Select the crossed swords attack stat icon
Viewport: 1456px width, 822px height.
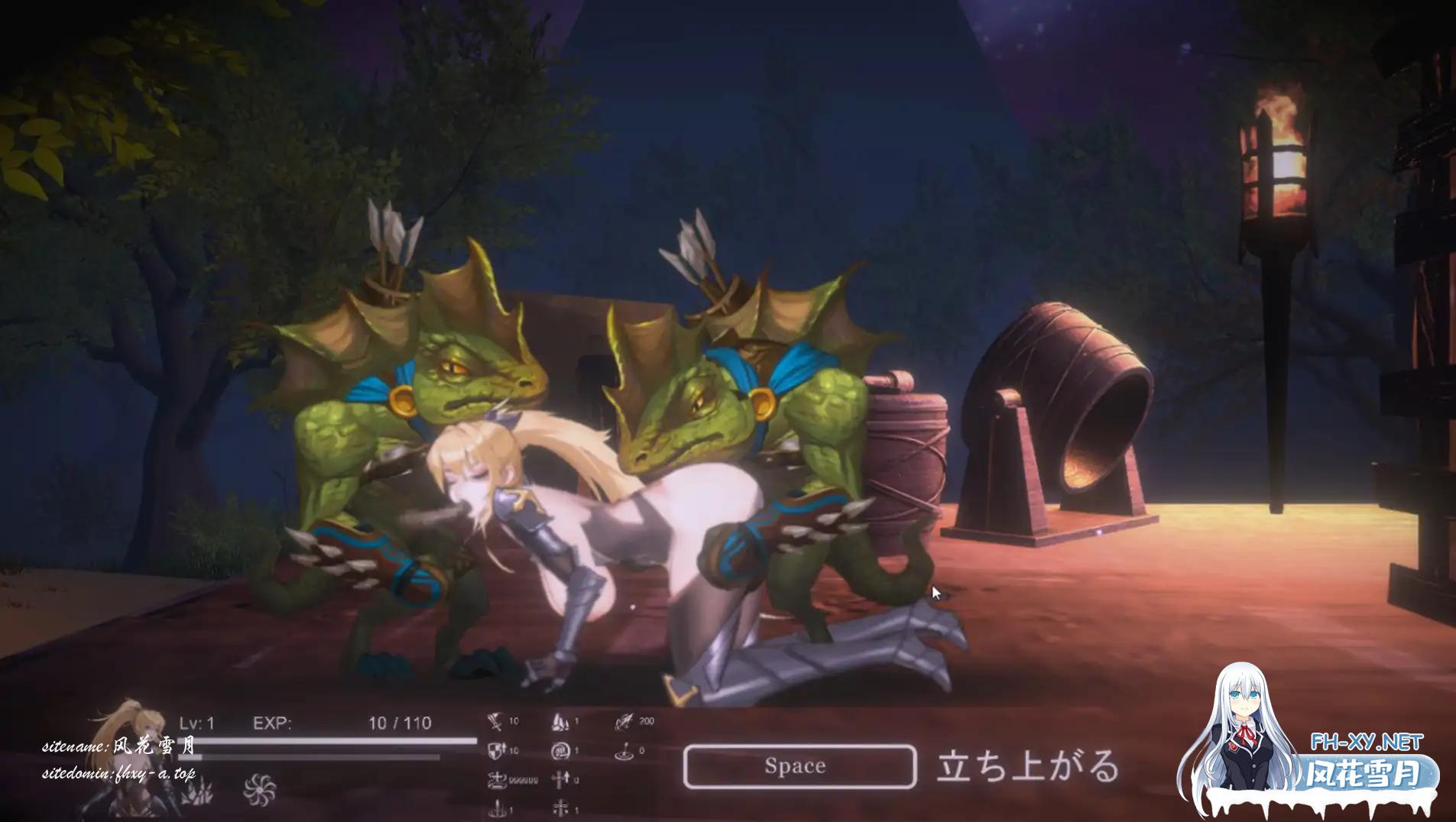tap(496, 721)
